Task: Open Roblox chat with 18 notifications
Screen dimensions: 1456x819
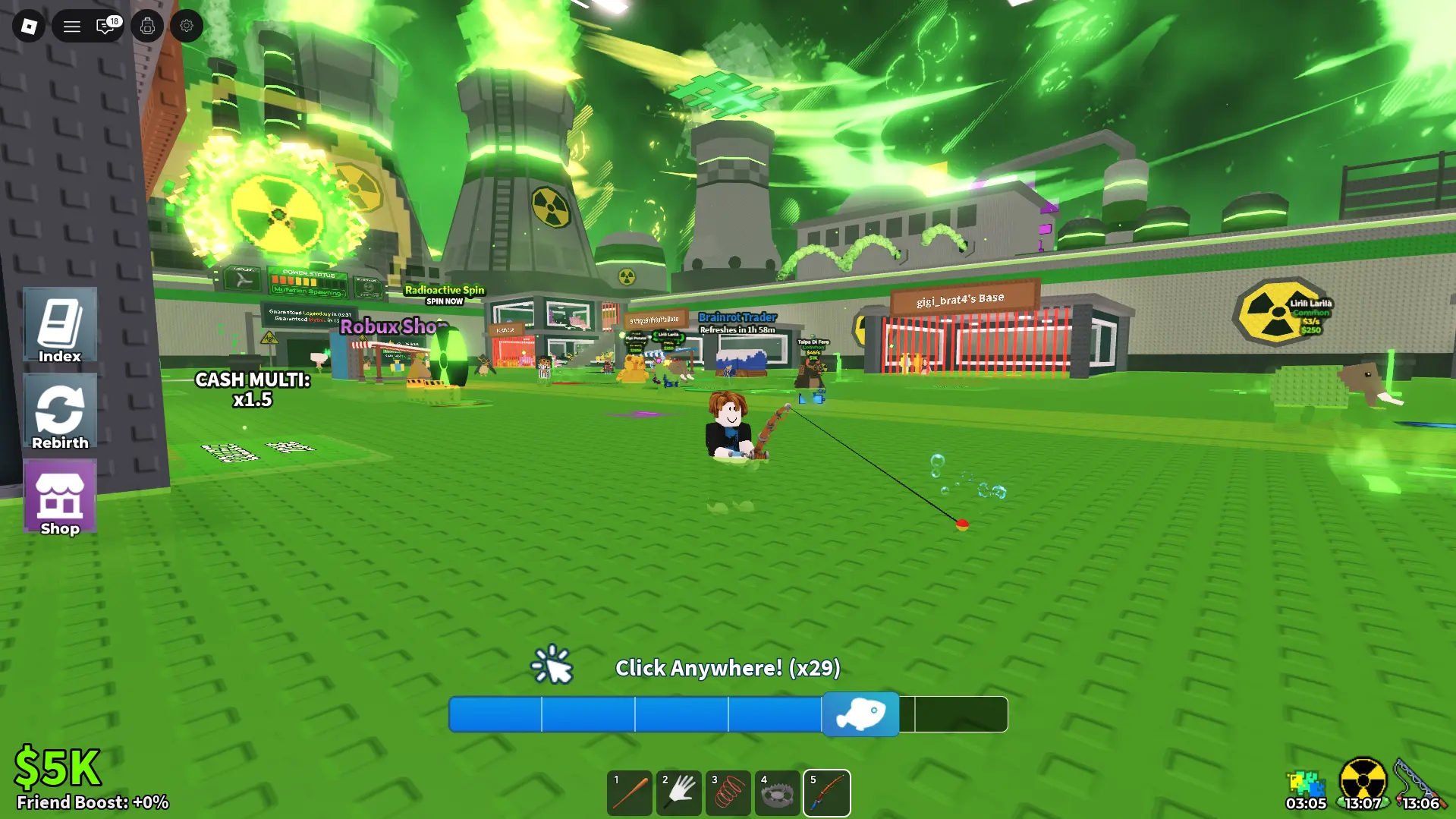Action: [x=105, y=25]
